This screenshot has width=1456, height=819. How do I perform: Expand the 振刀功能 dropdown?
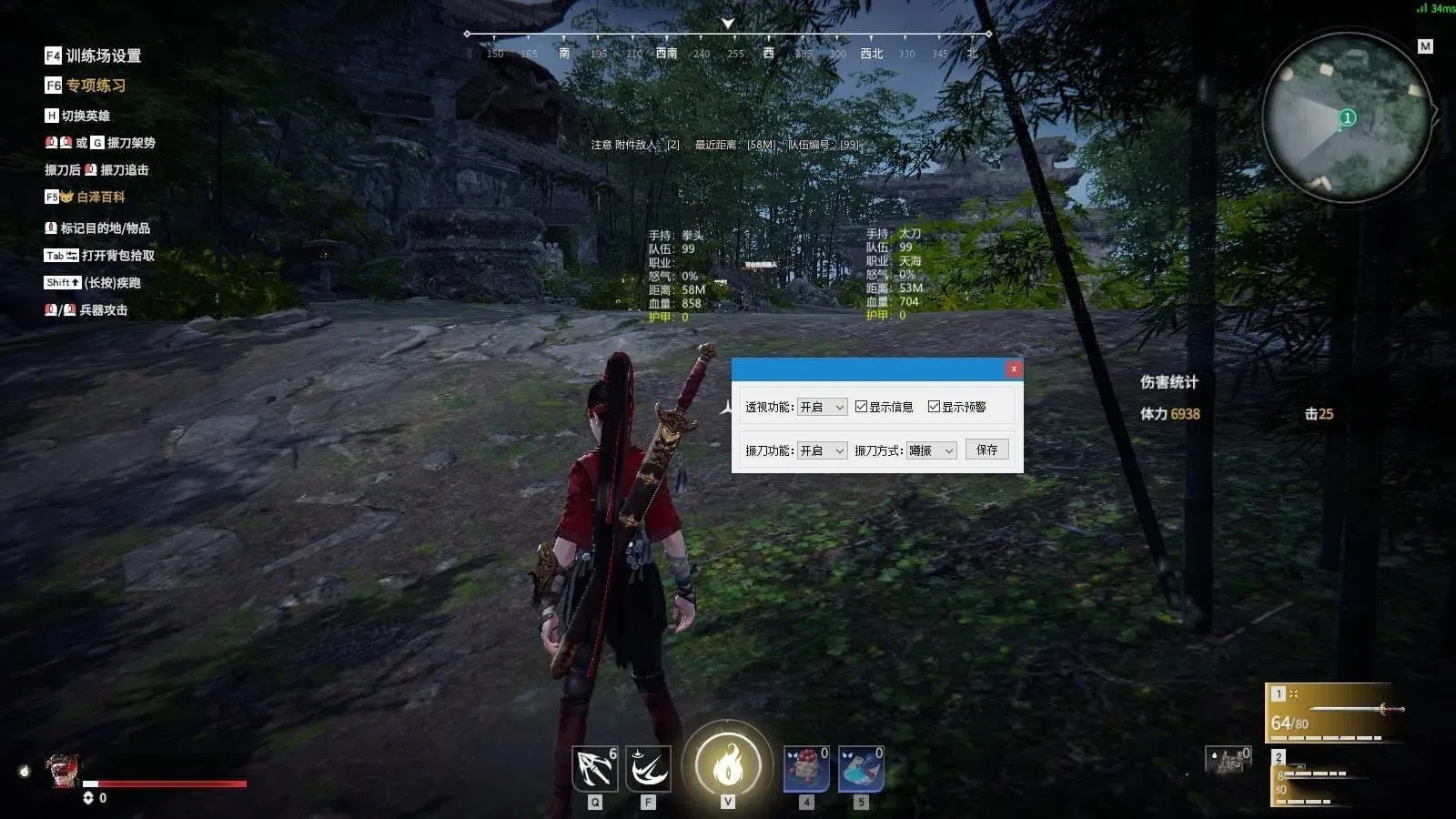point(821,449)
